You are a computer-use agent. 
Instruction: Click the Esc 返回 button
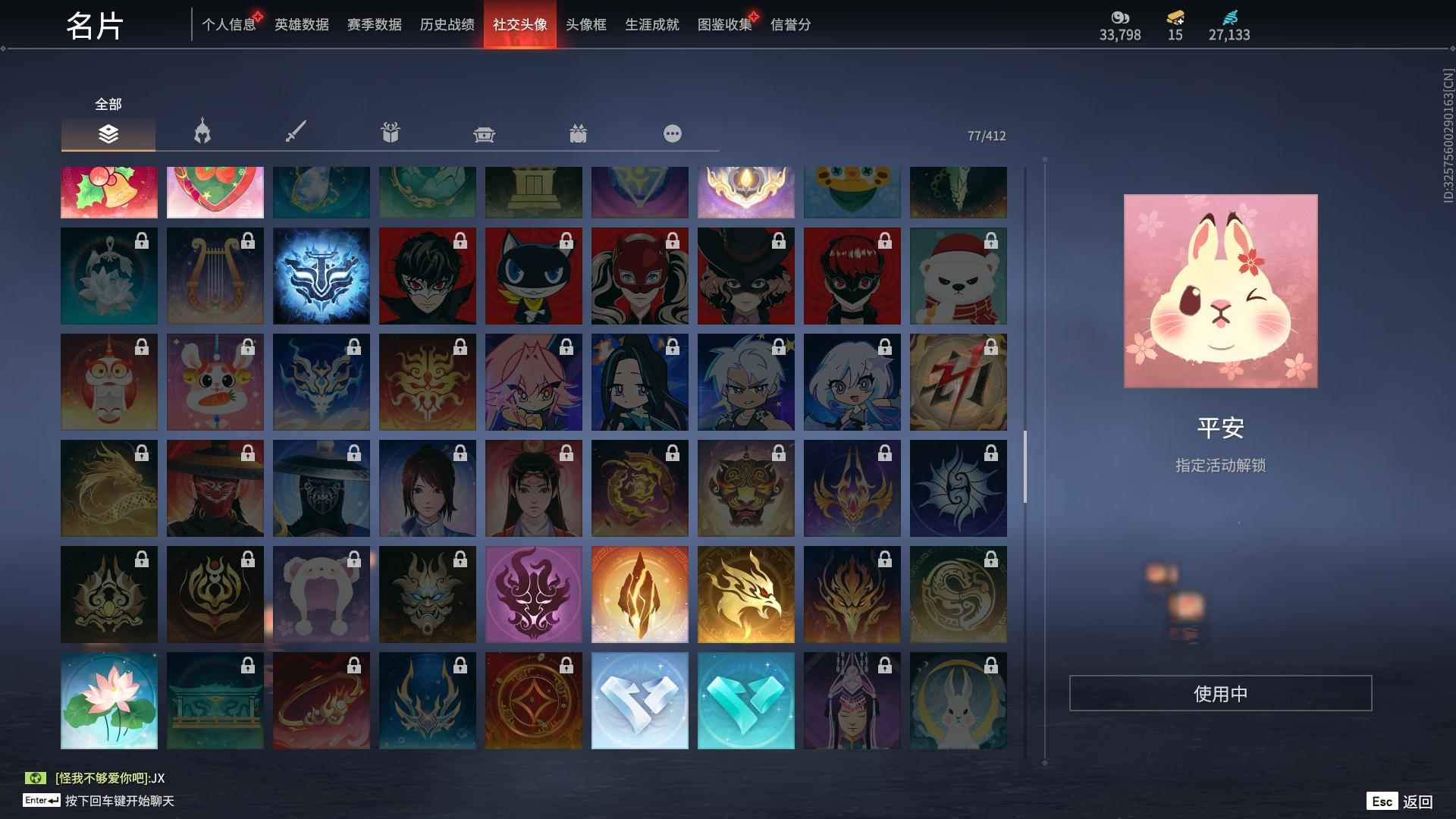click(x=1399, y=800)
